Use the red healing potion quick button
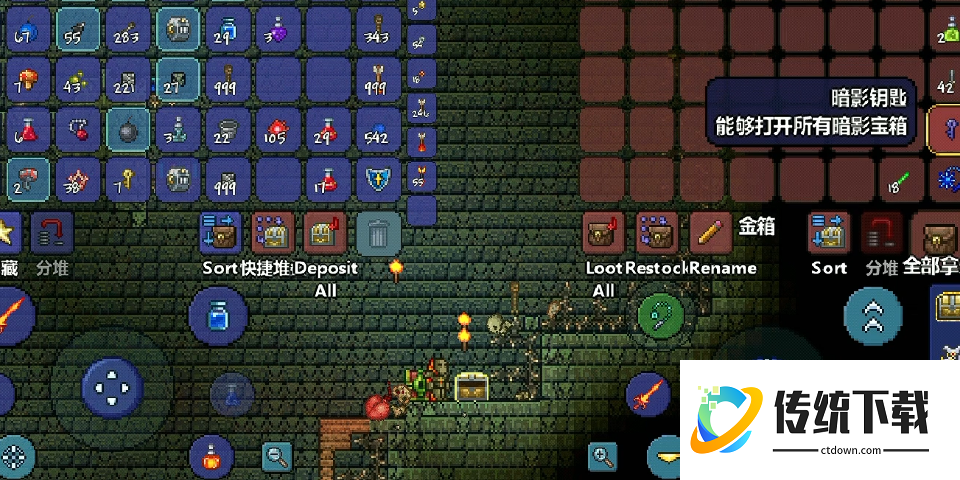This screenshot has width=960, height=480. point(211,458)
